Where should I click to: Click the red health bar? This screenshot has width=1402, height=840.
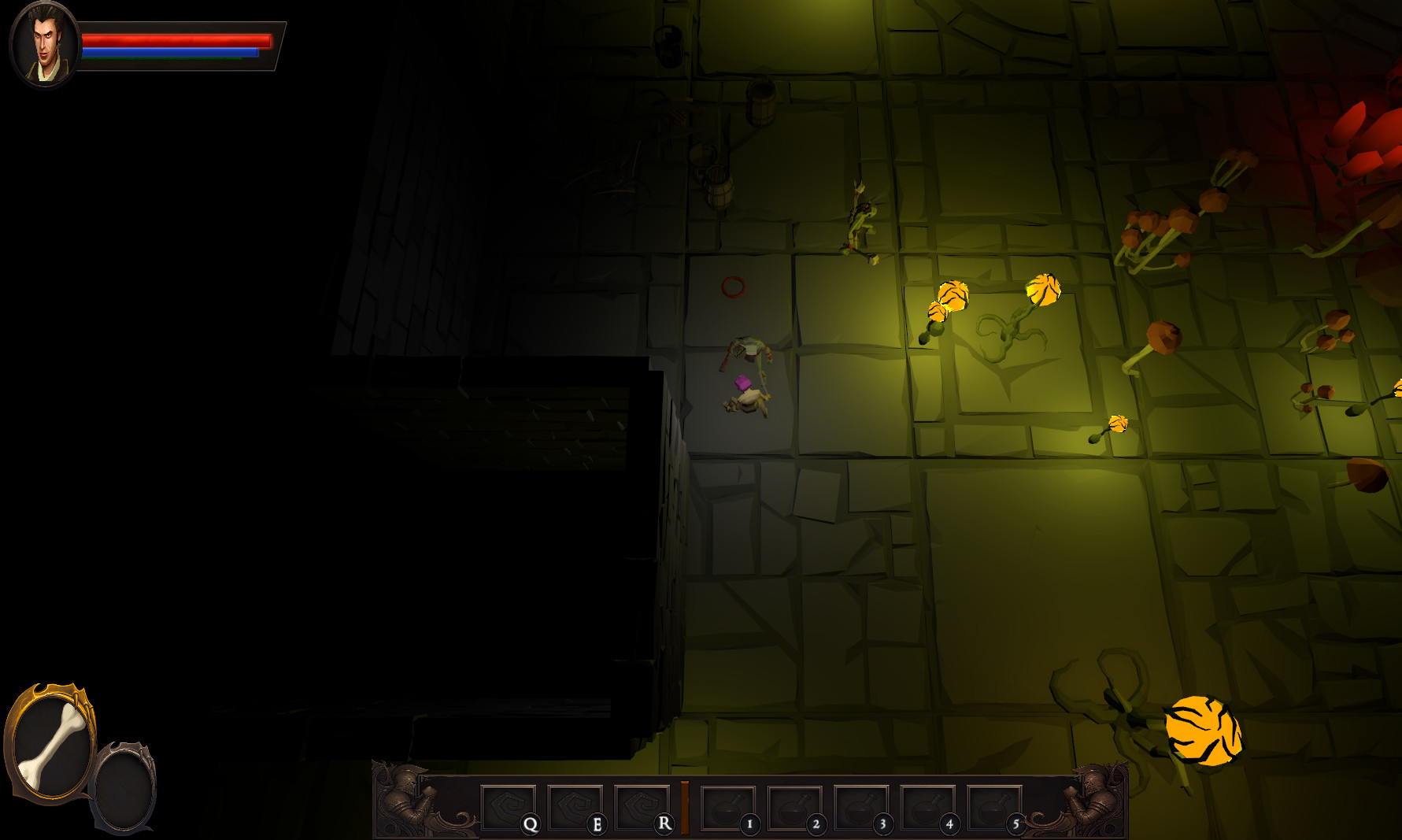tap(177, 39)
